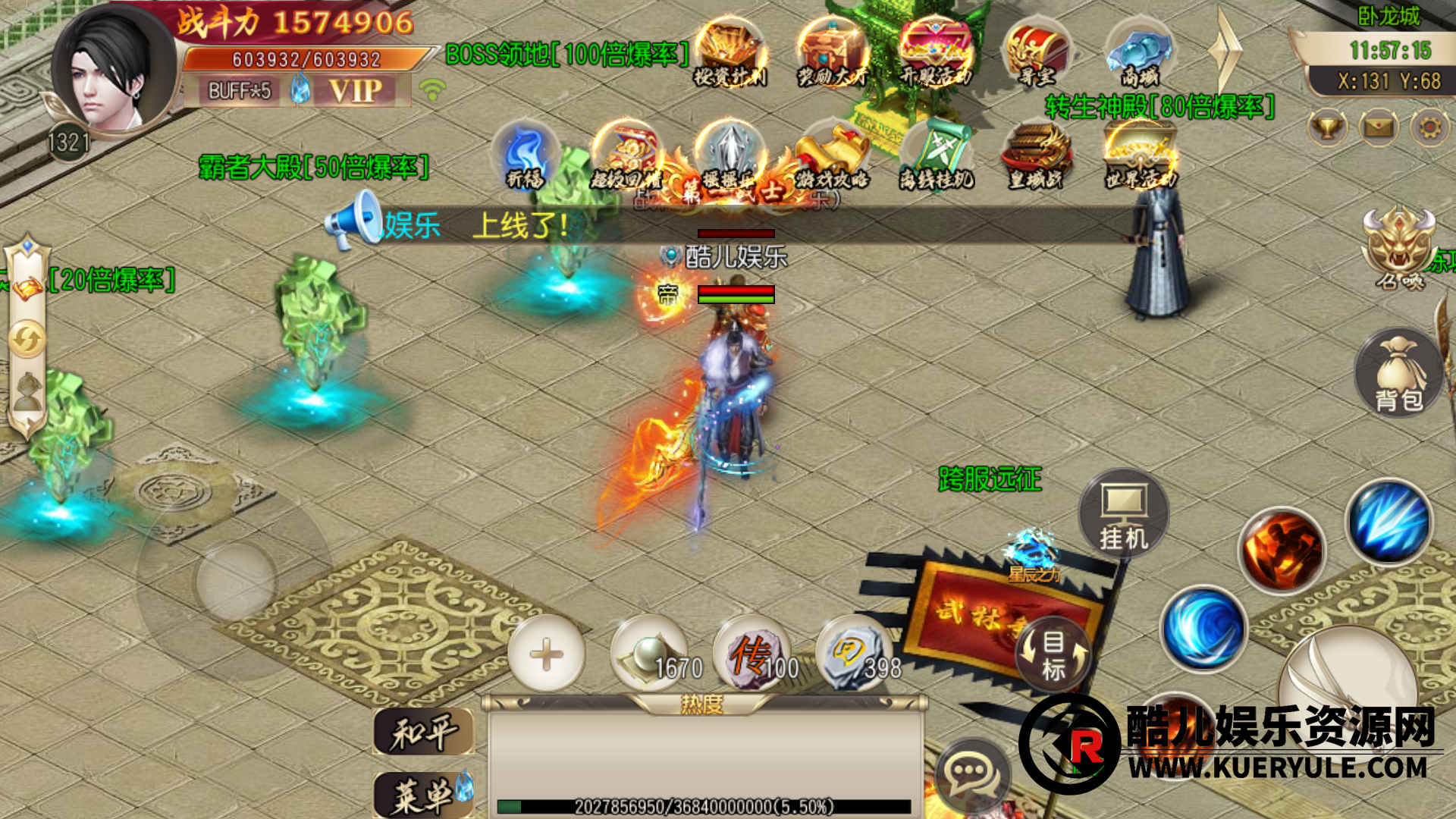Screen dimensions: 1456x819
Task: Open the 皇城战 imperial city war icon
Action: point(1036,155)
